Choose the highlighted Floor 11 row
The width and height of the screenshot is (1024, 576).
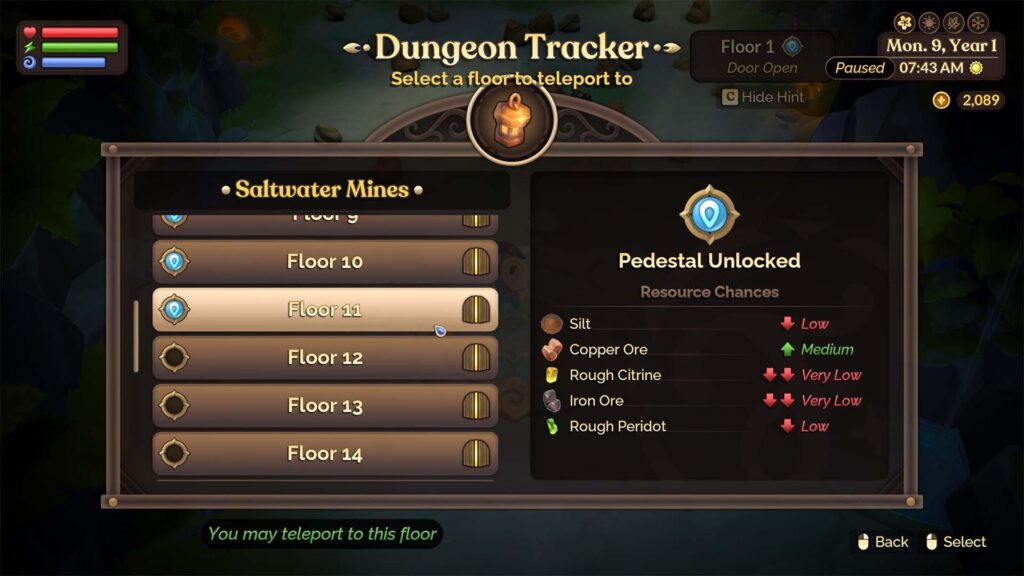[x=324, y=310]
